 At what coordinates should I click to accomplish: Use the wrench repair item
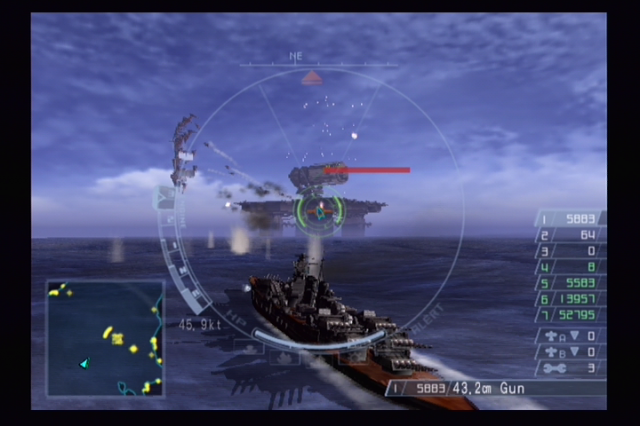[569, 368]
